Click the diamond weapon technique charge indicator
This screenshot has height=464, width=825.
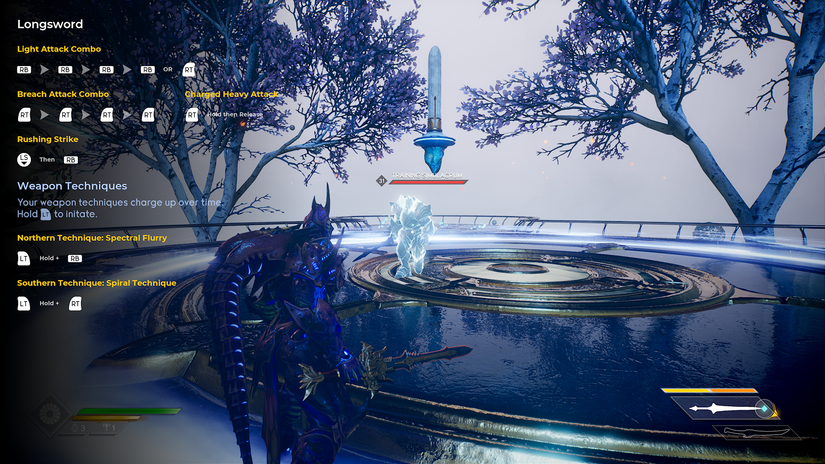[x=764, y=409]
